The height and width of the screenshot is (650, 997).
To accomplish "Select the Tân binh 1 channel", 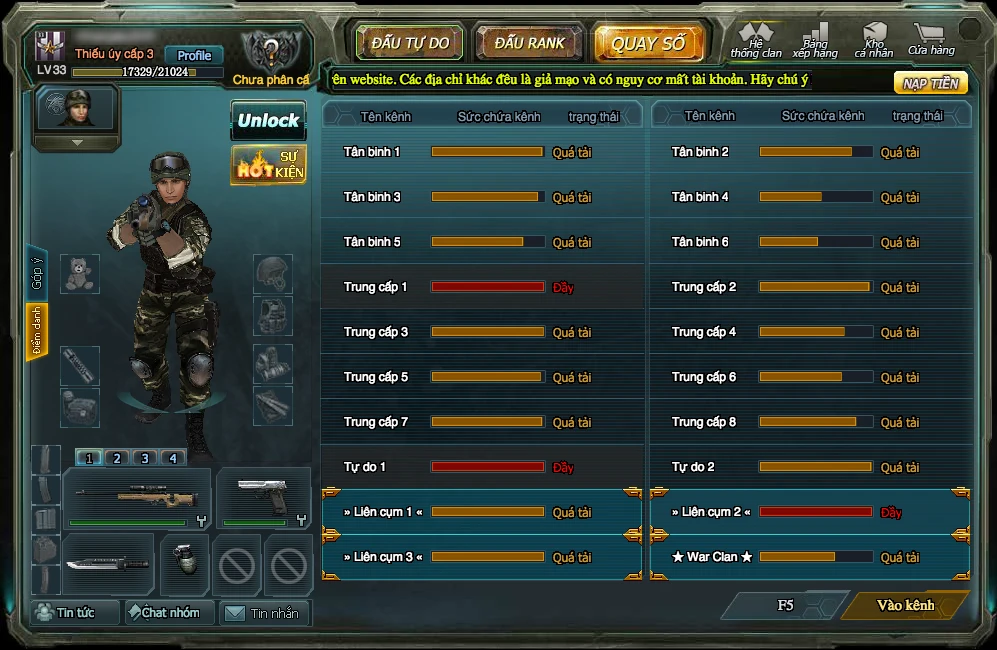I will pos(481,152).
